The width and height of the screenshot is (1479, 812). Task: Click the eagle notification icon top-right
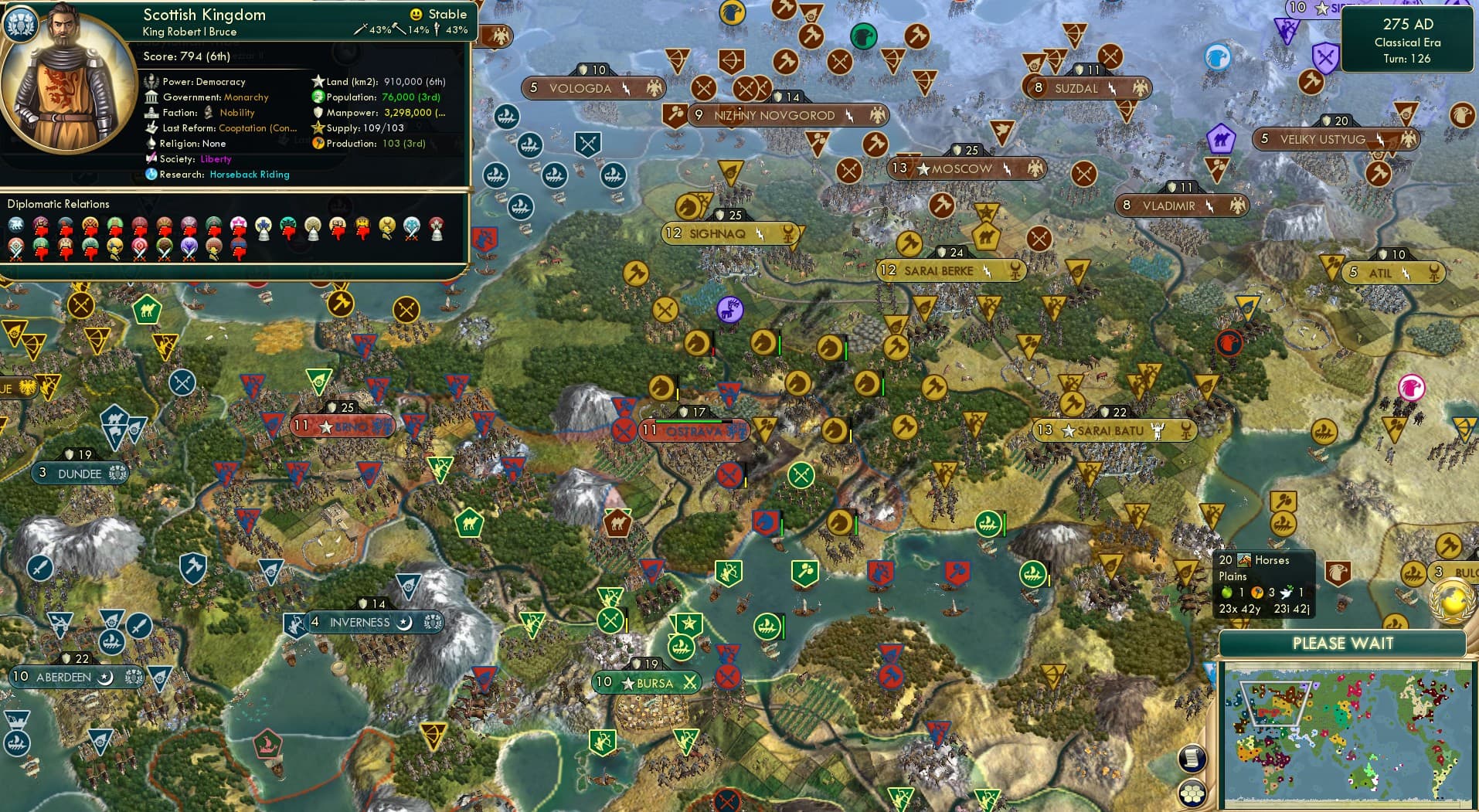pos(1462,115)
